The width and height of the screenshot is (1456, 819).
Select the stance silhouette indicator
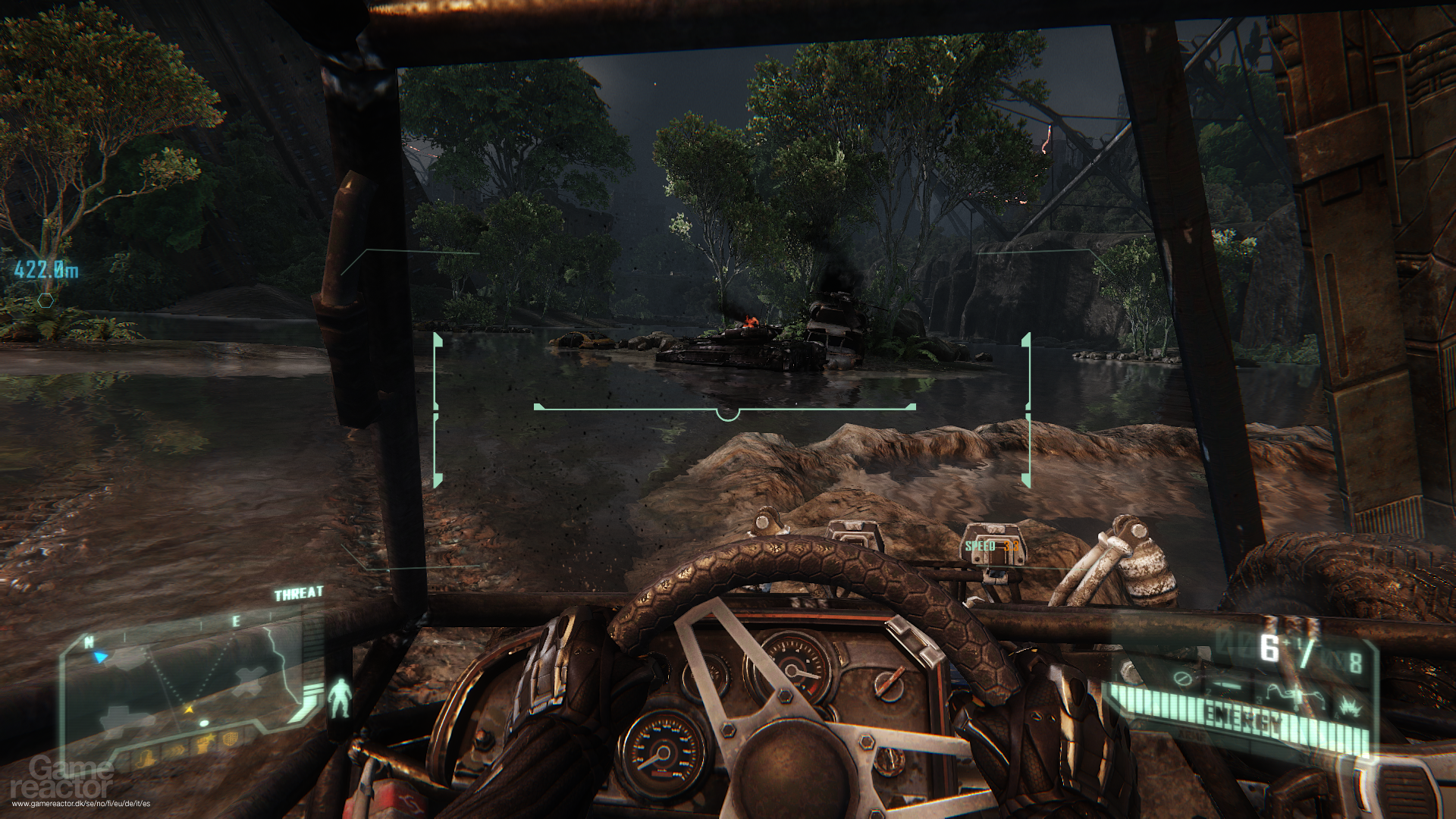point(340,698)
